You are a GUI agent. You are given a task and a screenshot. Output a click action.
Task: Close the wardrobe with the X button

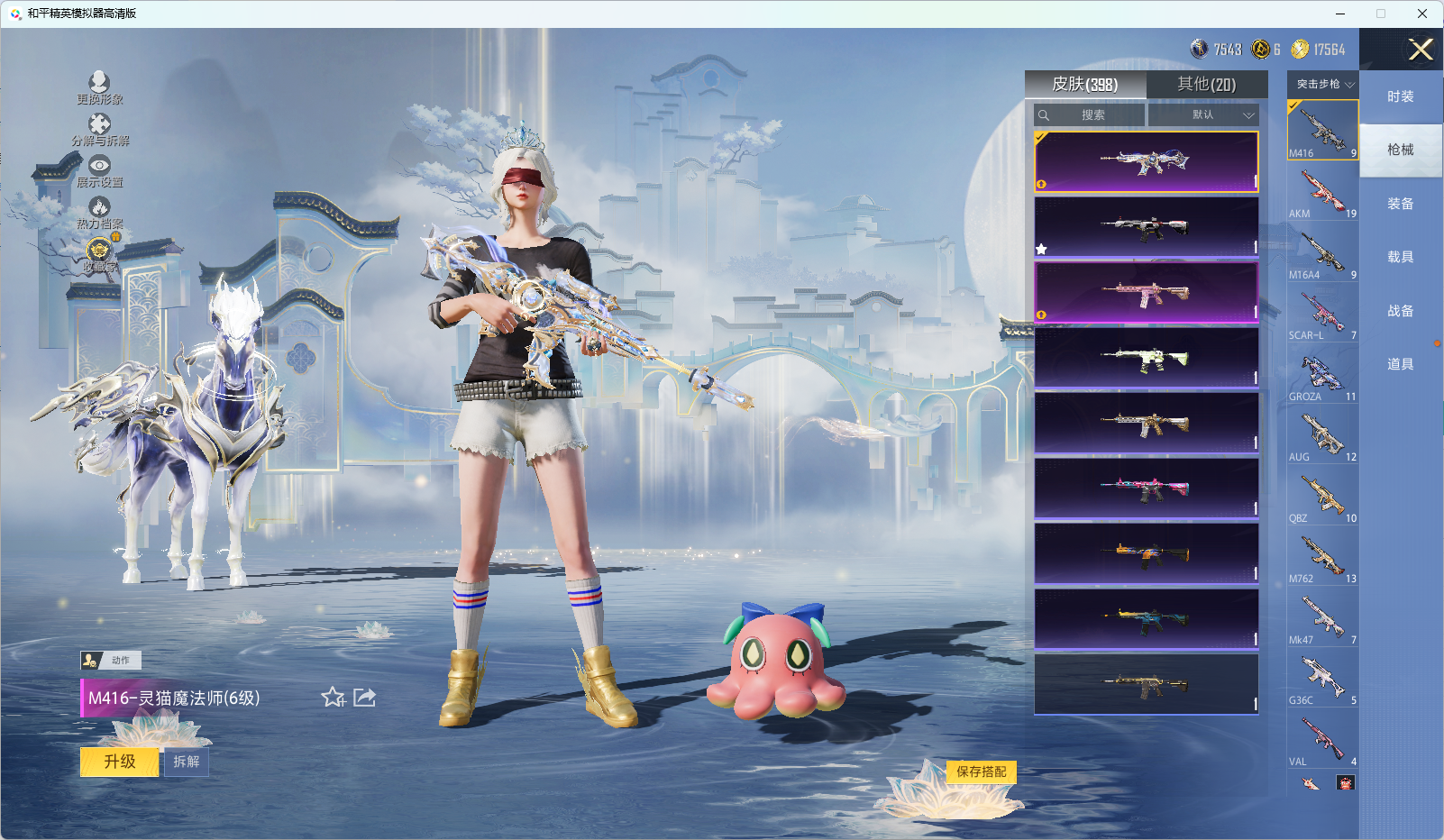pyautogui.click(x=1421, y=50)
